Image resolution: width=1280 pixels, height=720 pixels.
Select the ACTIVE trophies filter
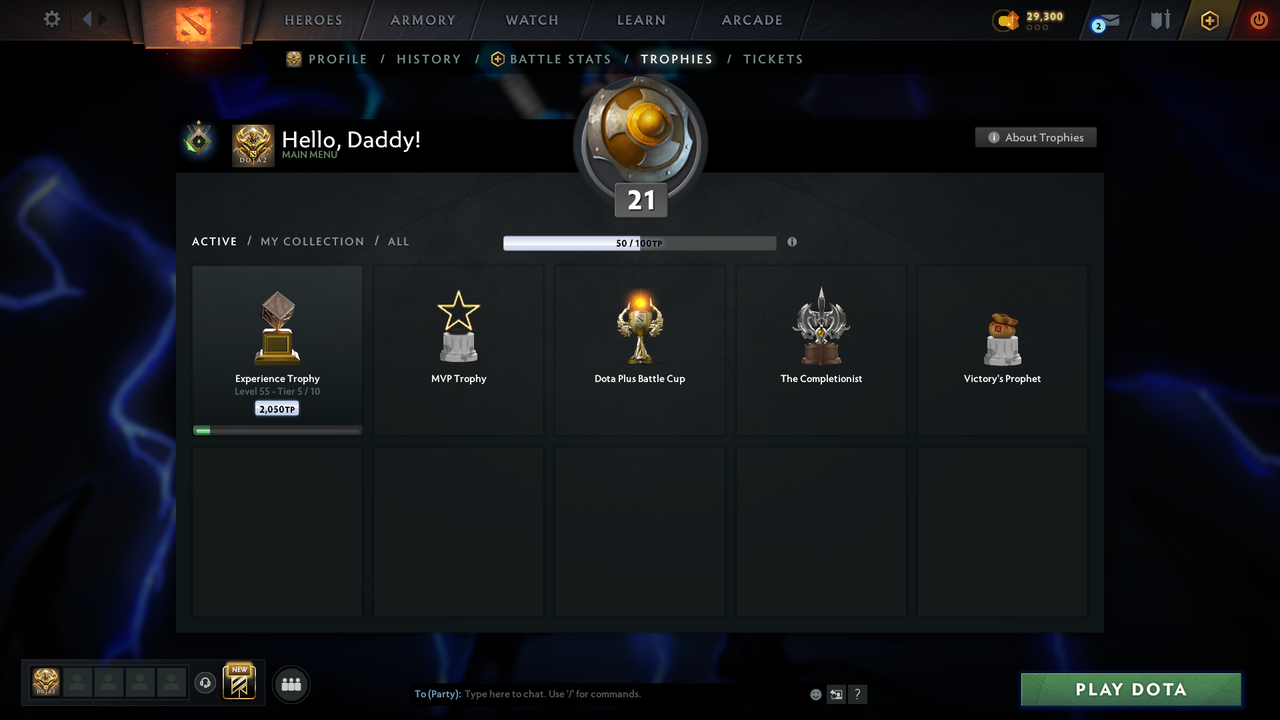[214, 241]
